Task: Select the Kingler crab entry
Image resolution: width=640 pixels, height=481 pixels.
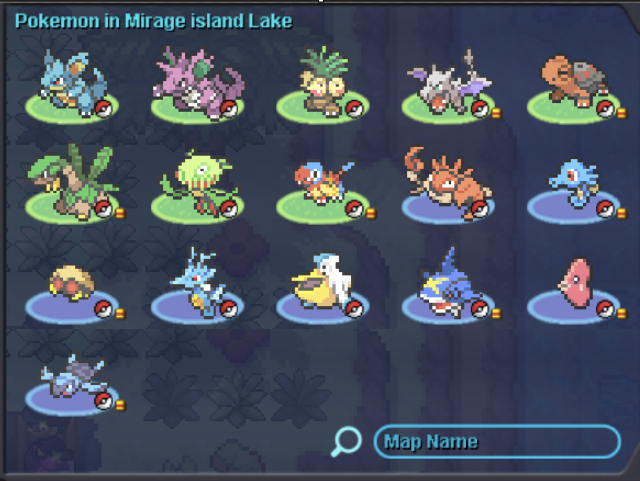Action: pos(445,183)
